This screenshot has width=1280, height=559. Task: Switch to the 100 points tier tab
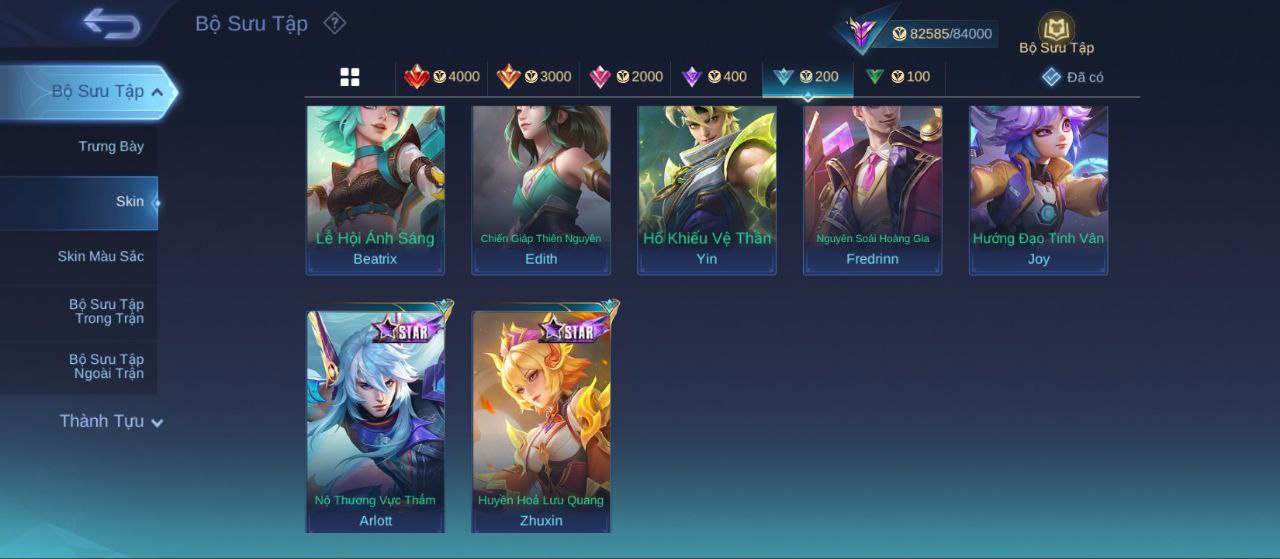898,77
